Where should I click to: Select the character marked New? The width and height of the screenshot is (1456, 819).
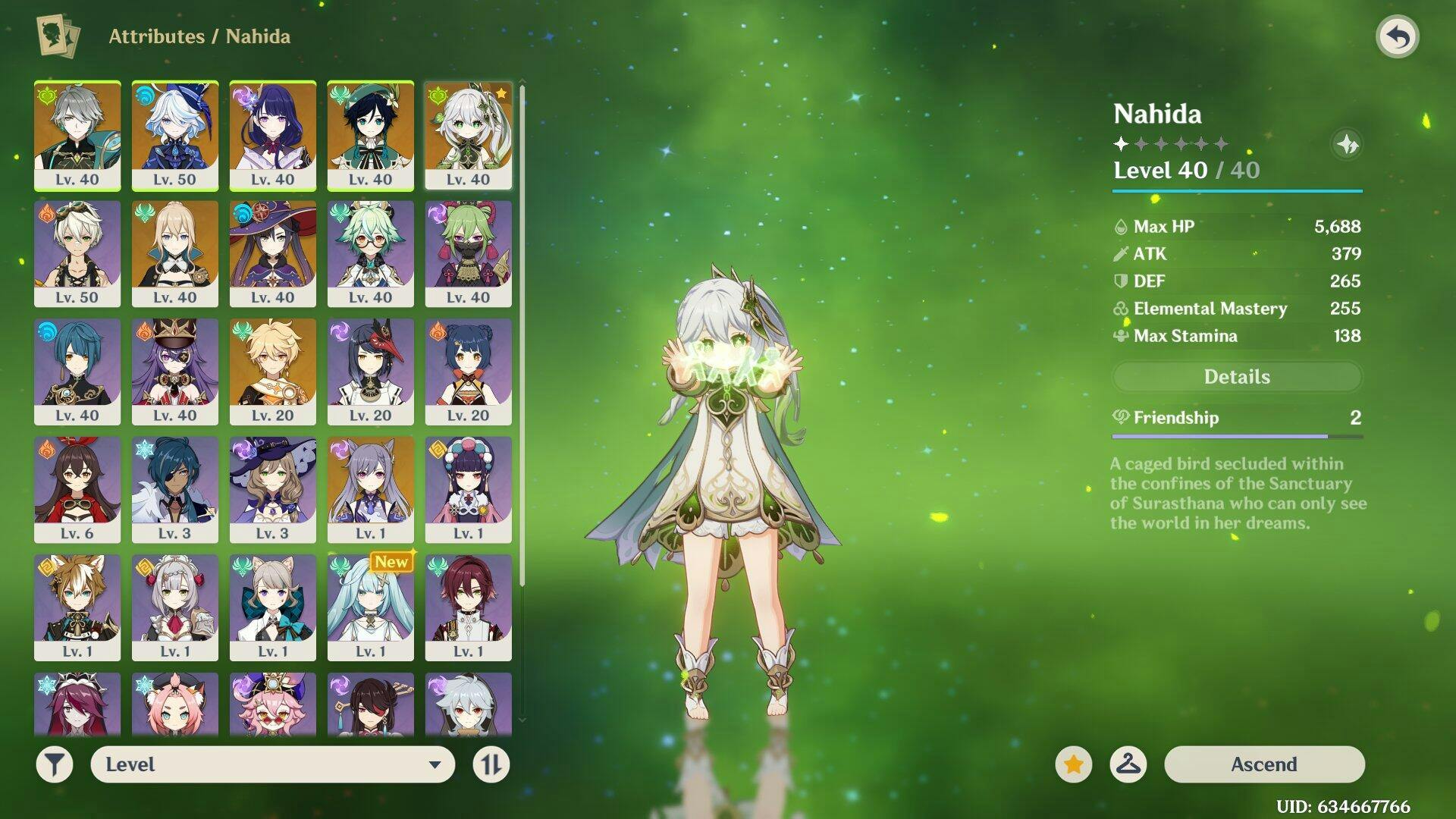coord(371,607)
